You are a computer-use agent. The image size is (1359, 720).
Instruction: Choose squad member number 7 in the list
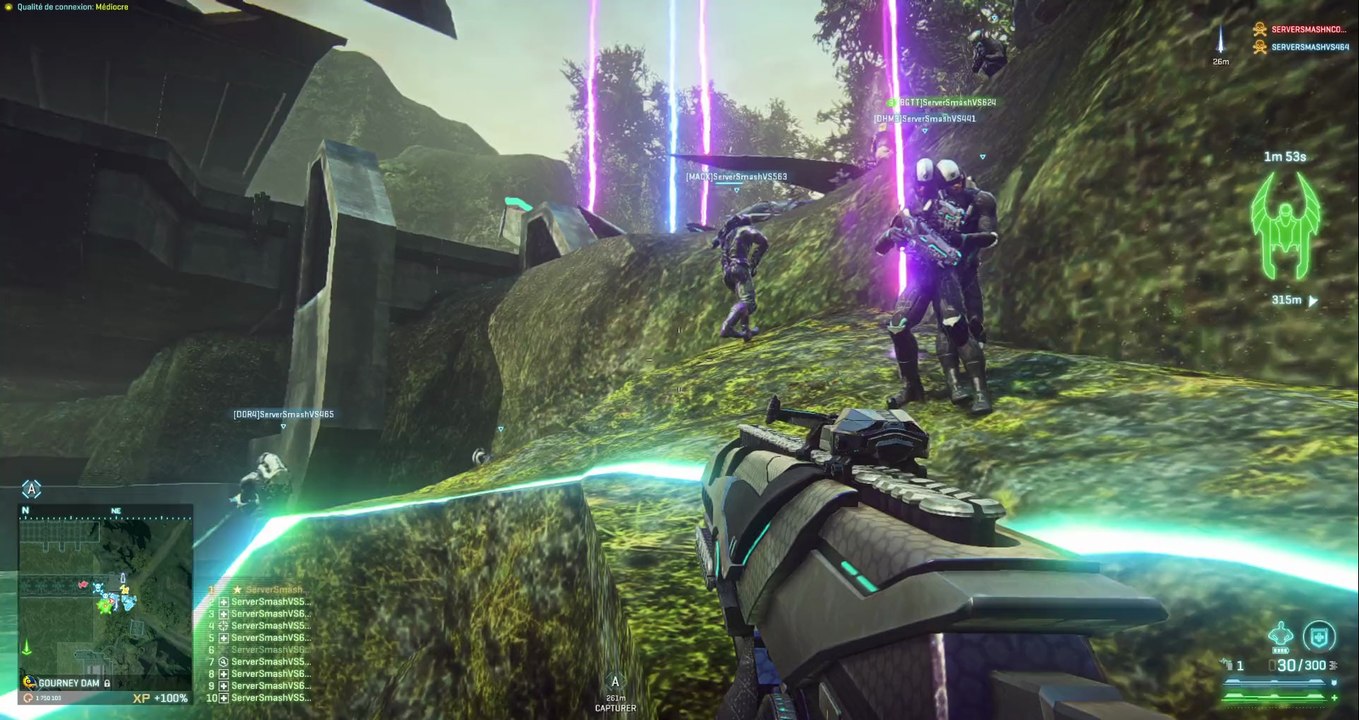pyautogui.click(x=265, y=662)
